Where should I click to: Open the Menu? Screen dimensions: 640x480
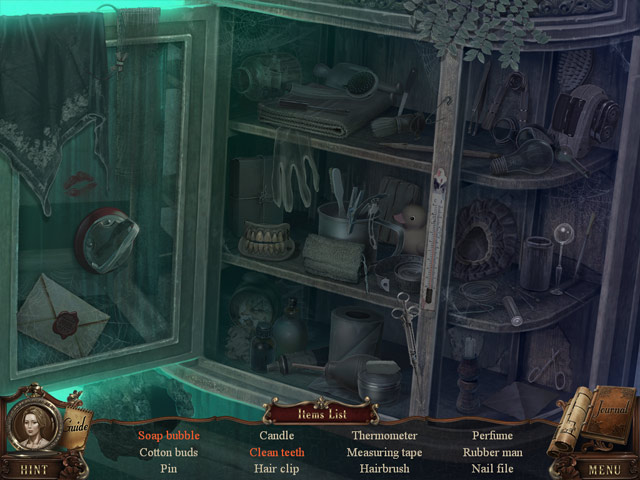pyautogui.click(x=604, y=468)
